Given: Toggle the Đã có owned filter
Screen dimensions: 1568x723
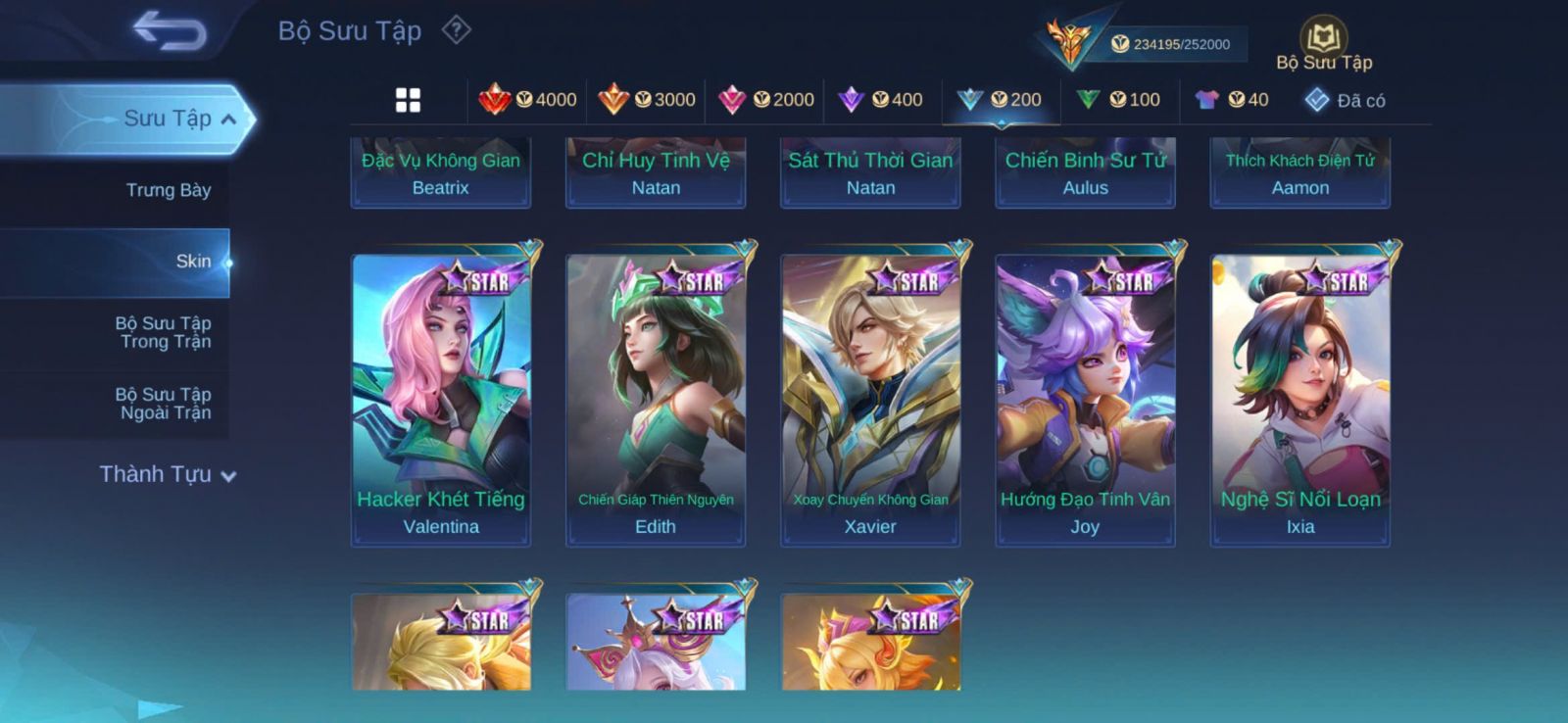Looking at the screenshot, I should coord(1345,100).
